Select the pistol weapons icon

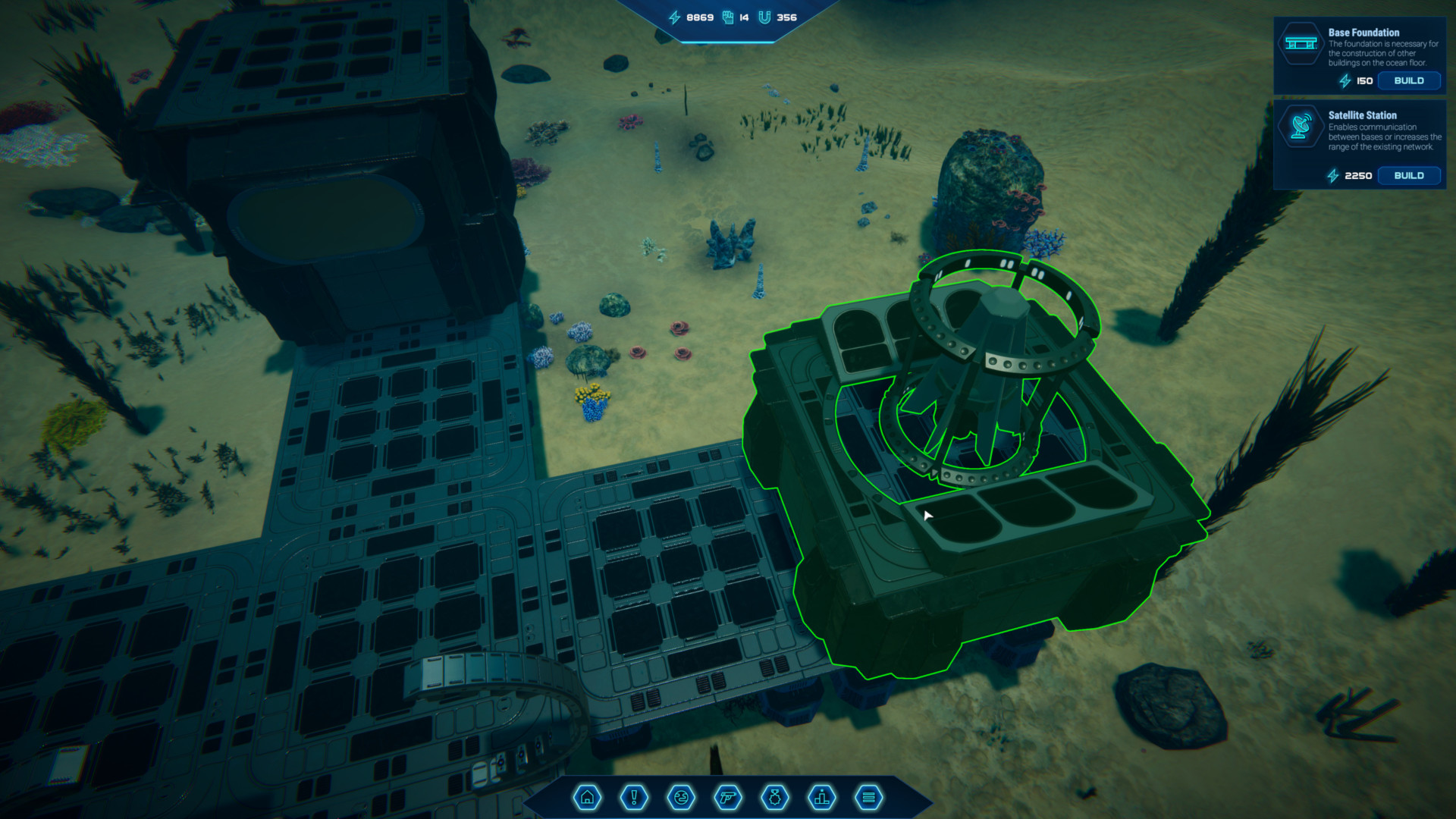(x=728, y=798)
